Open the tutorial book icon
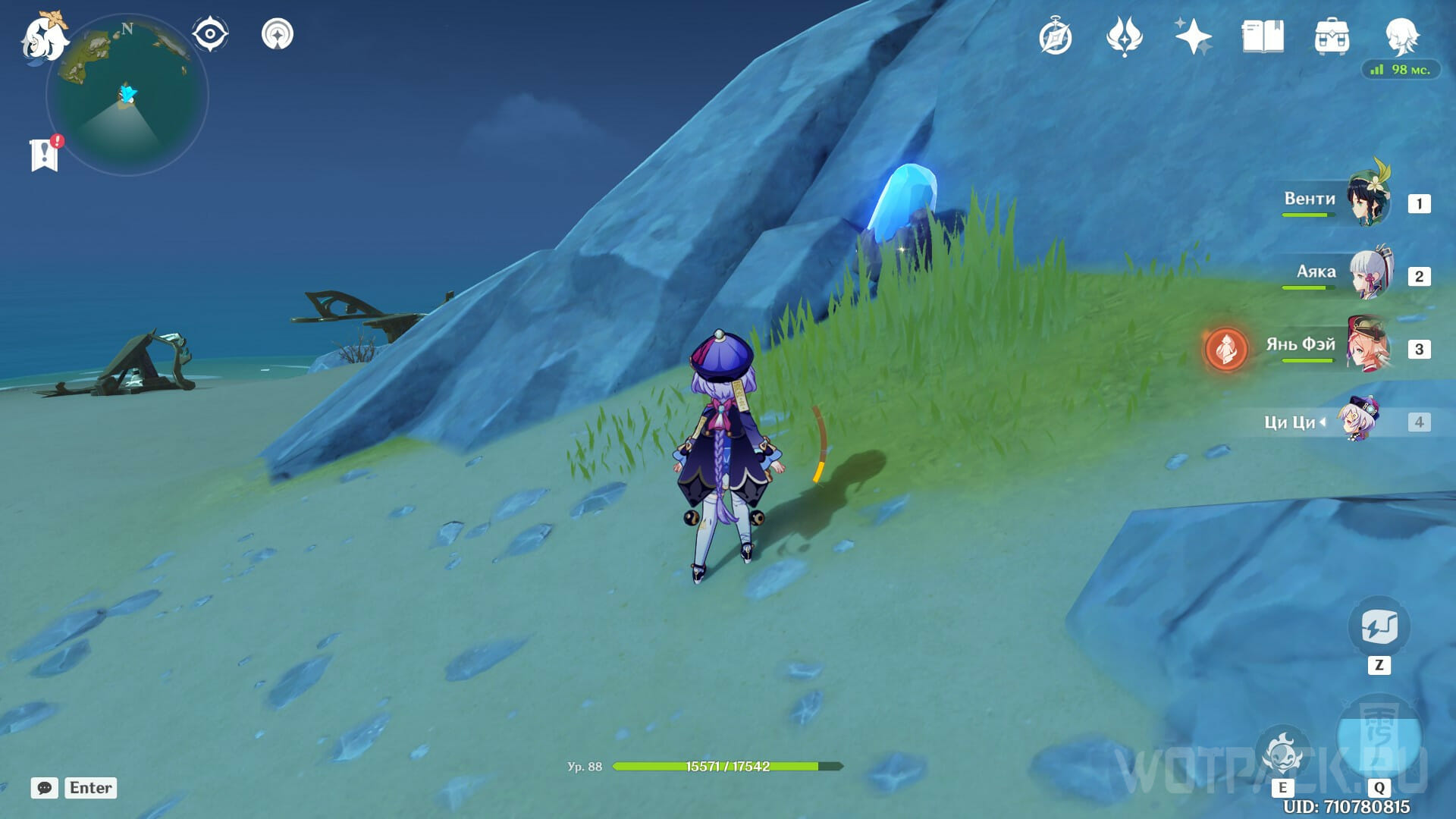The height and width of the screenshot is (819, 1456). 1263,36
